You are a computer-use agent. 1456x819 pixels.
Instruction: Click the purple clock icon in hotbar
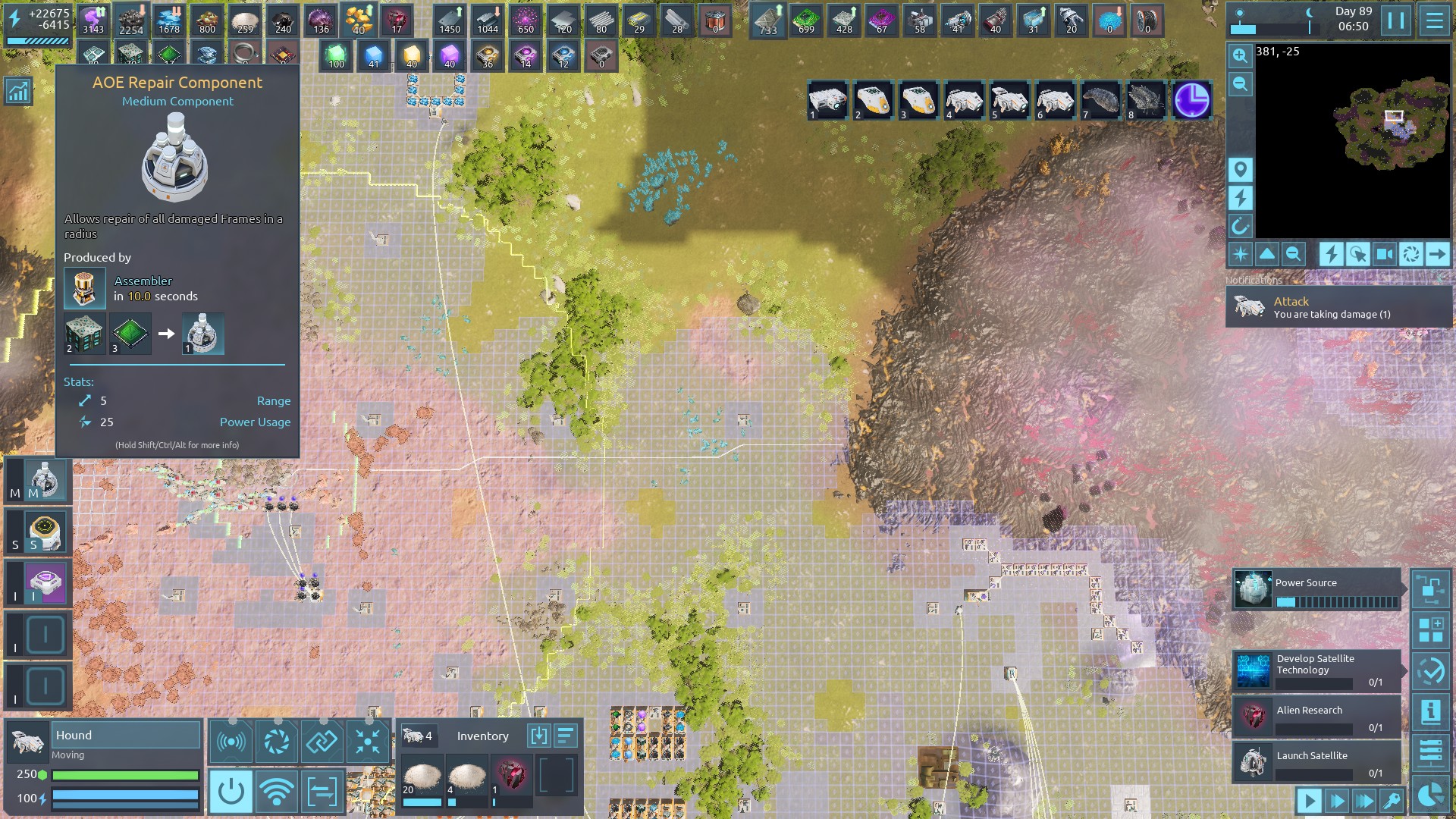(1191, 101)
